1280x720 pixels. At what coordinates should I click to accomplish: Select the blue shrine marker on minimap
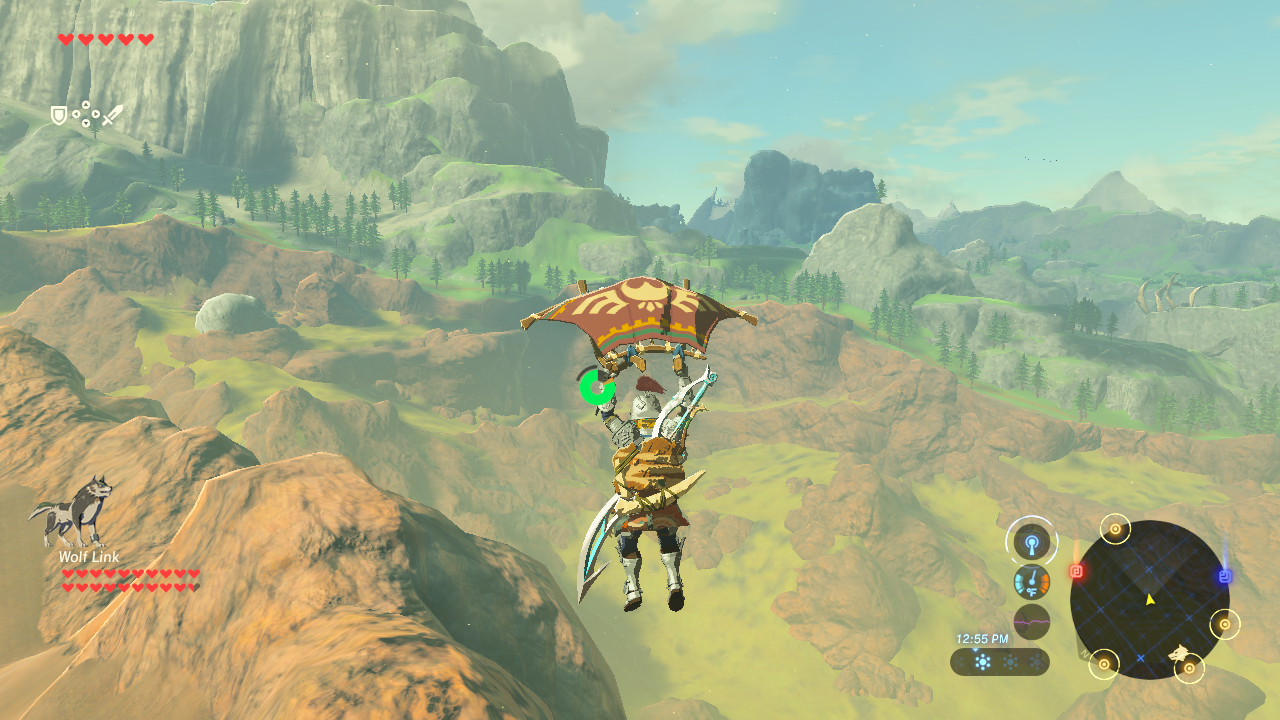(1225, 576)
